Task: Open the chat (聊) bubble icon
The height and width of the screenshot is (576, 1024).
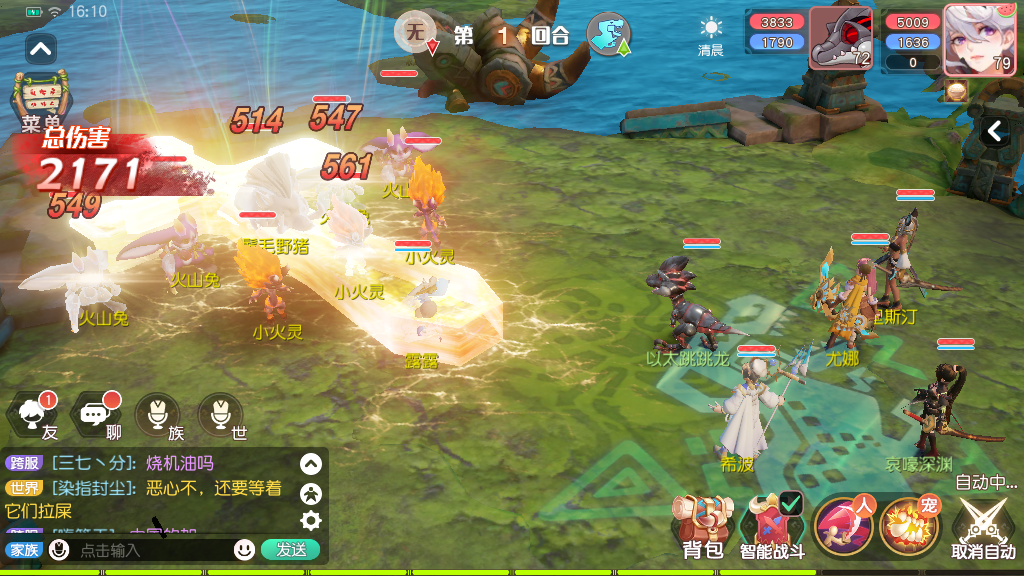Action: pos(97,415)
